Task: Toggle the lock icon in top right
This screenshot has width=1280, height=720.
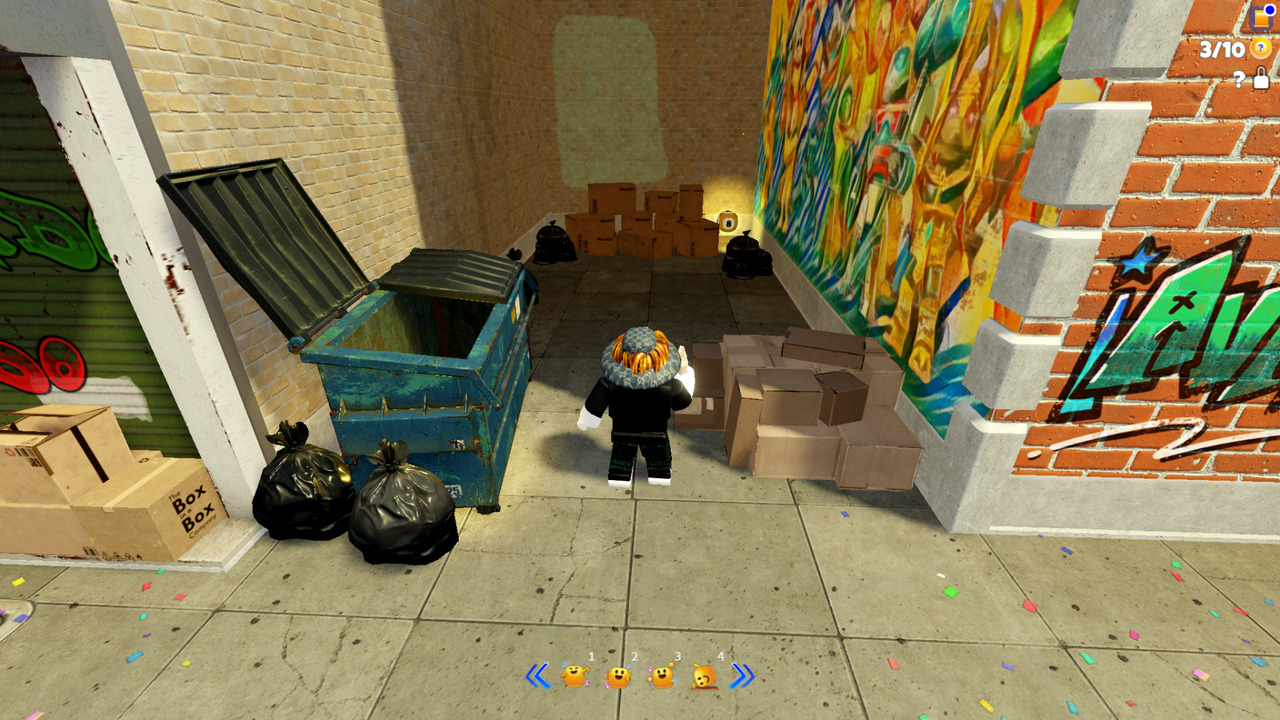Action: tap(1260, 79)
